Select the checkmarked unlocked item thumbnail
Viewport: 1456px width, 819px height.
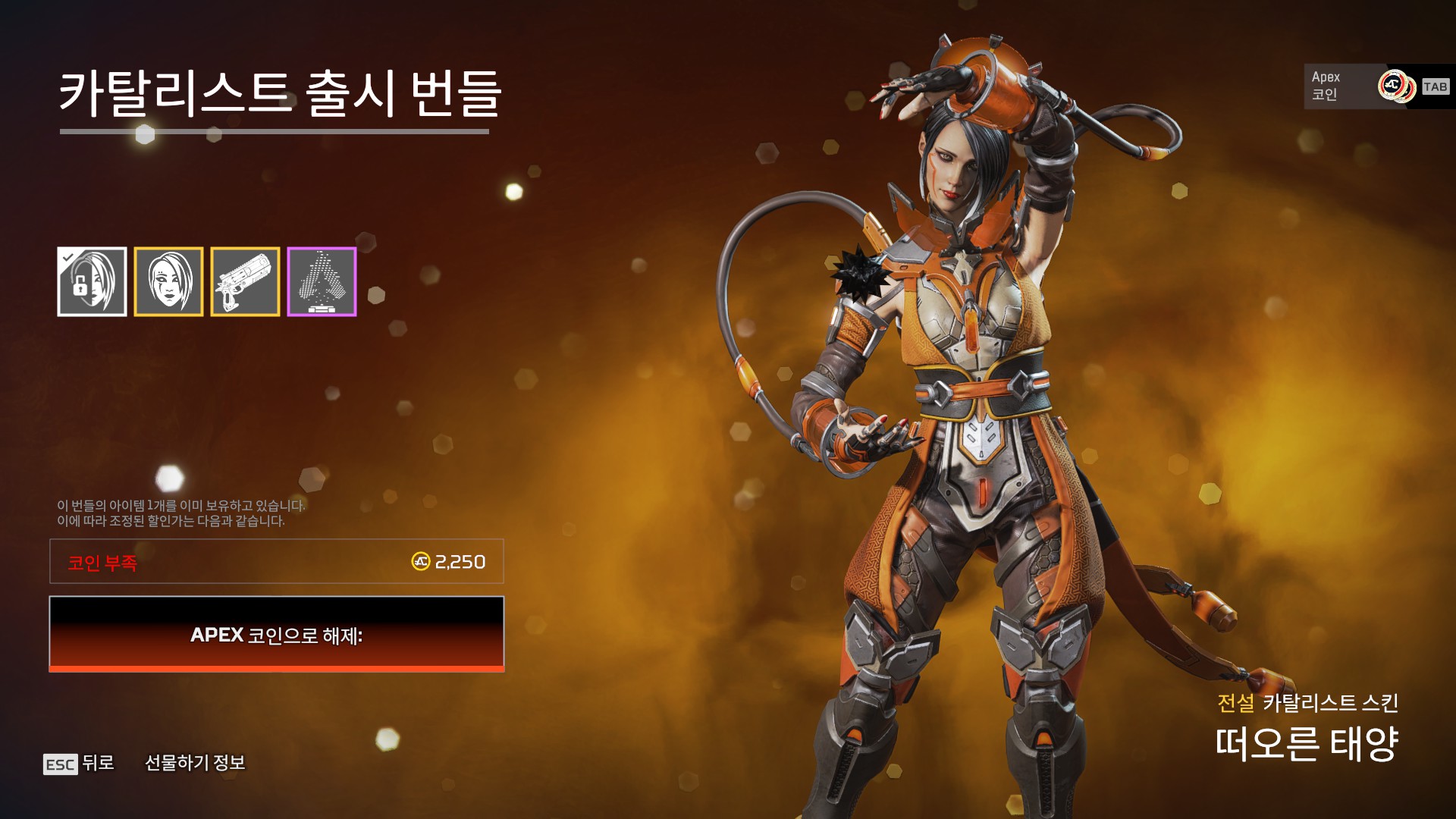93,282
